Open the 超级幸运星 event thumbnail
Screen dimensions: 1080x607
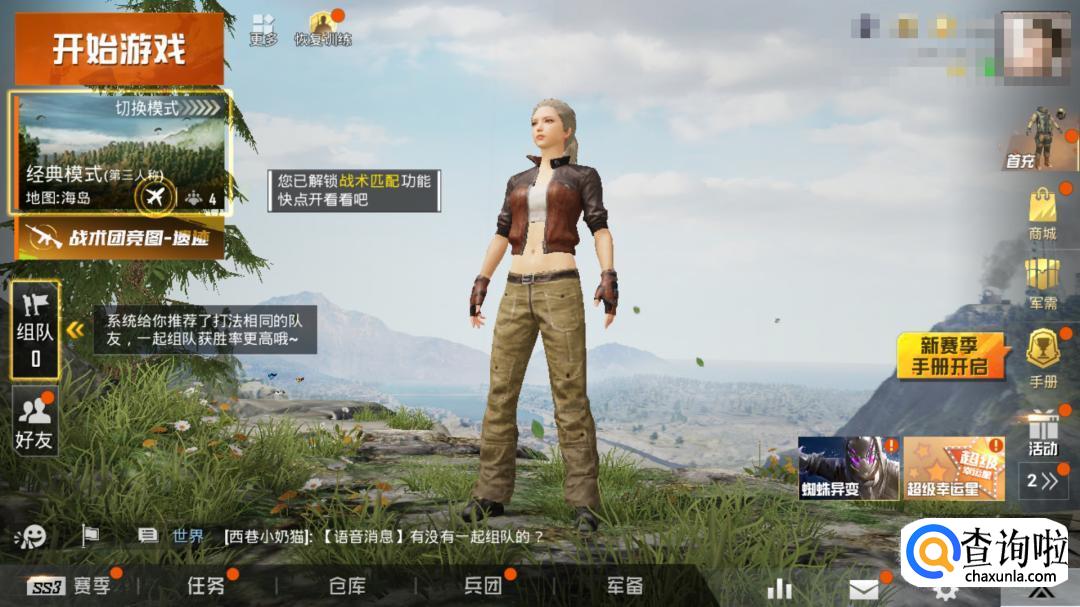[x=954, y=468]
